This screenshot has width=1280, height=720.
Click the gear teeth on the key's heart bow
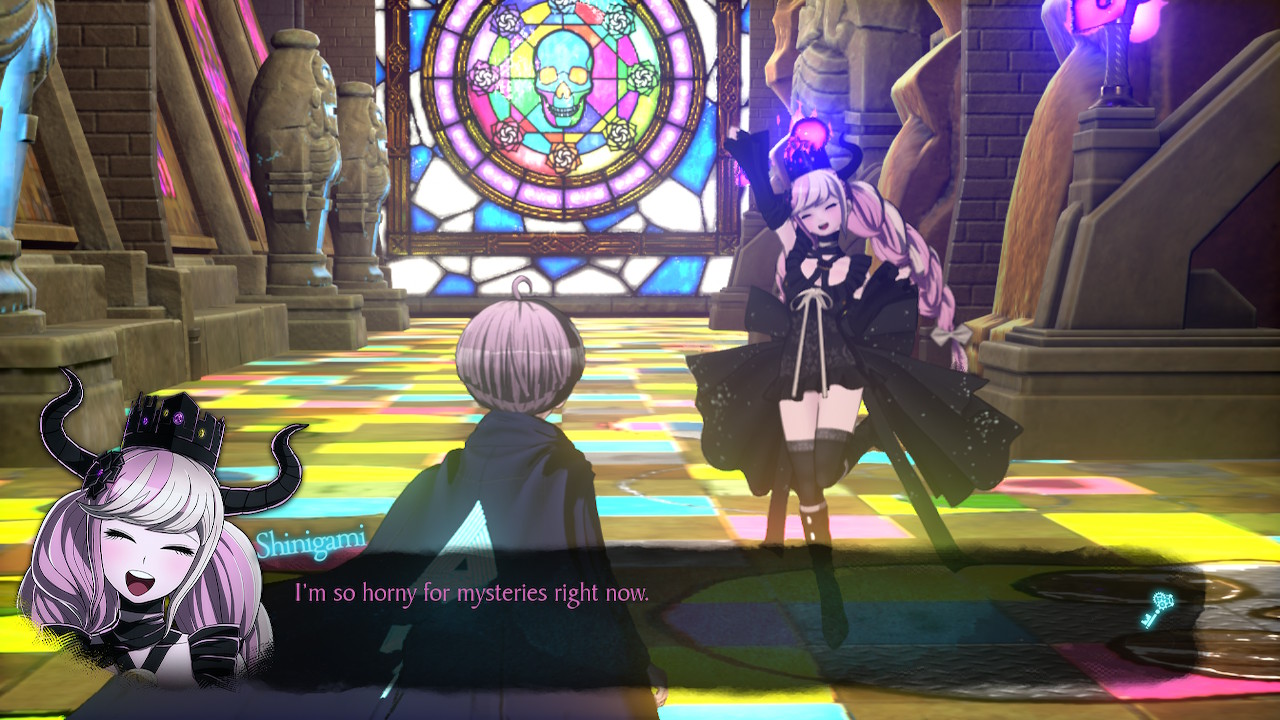1163,597
